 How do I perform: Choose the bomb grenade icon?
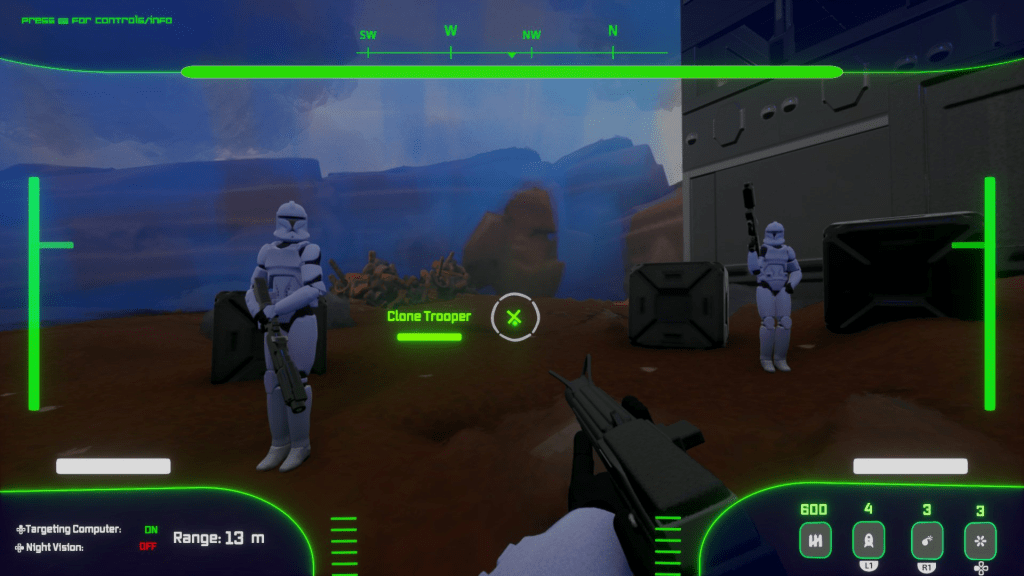(927, 541)
